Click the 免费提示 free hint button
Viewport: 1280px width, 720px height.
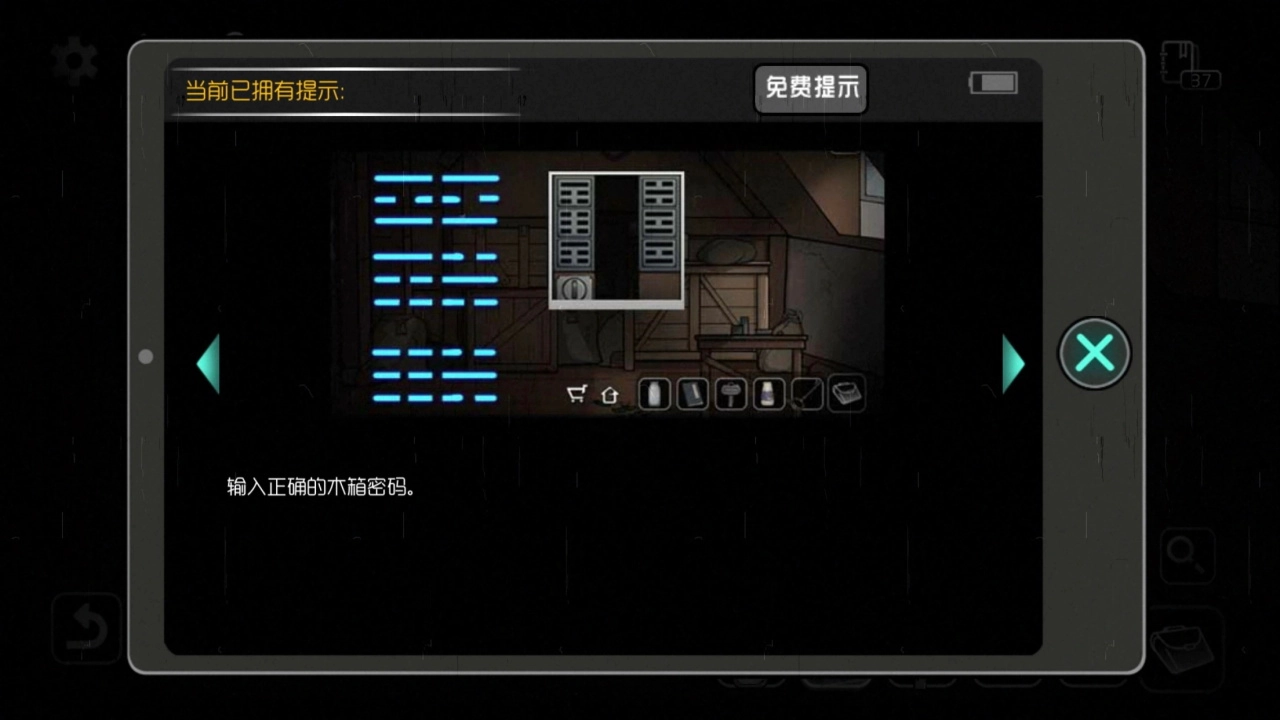click(x=811, y=88)
